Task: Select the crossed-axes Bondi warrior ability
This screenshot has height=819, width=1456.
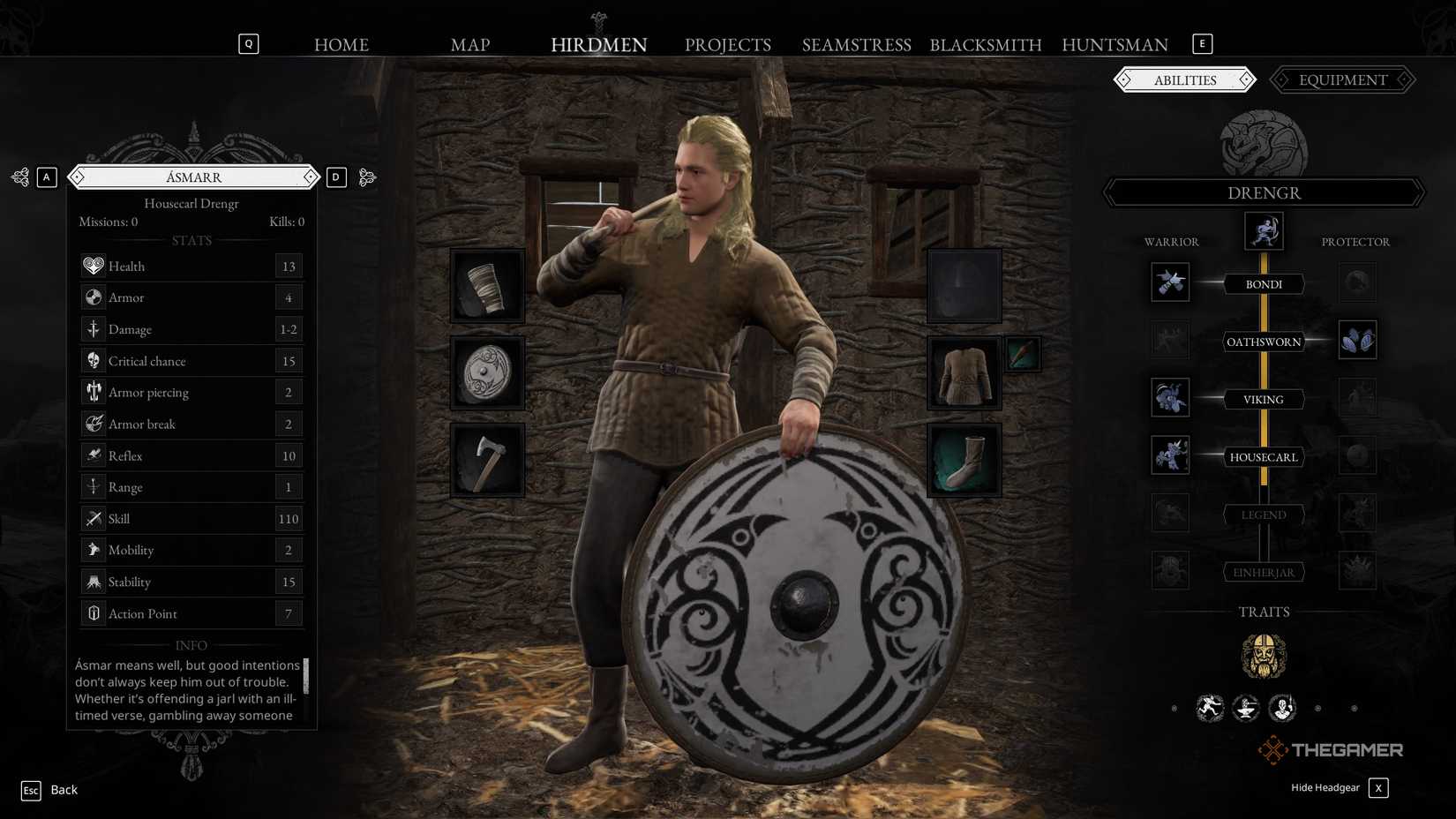Action: click(x=1170, y=282)
